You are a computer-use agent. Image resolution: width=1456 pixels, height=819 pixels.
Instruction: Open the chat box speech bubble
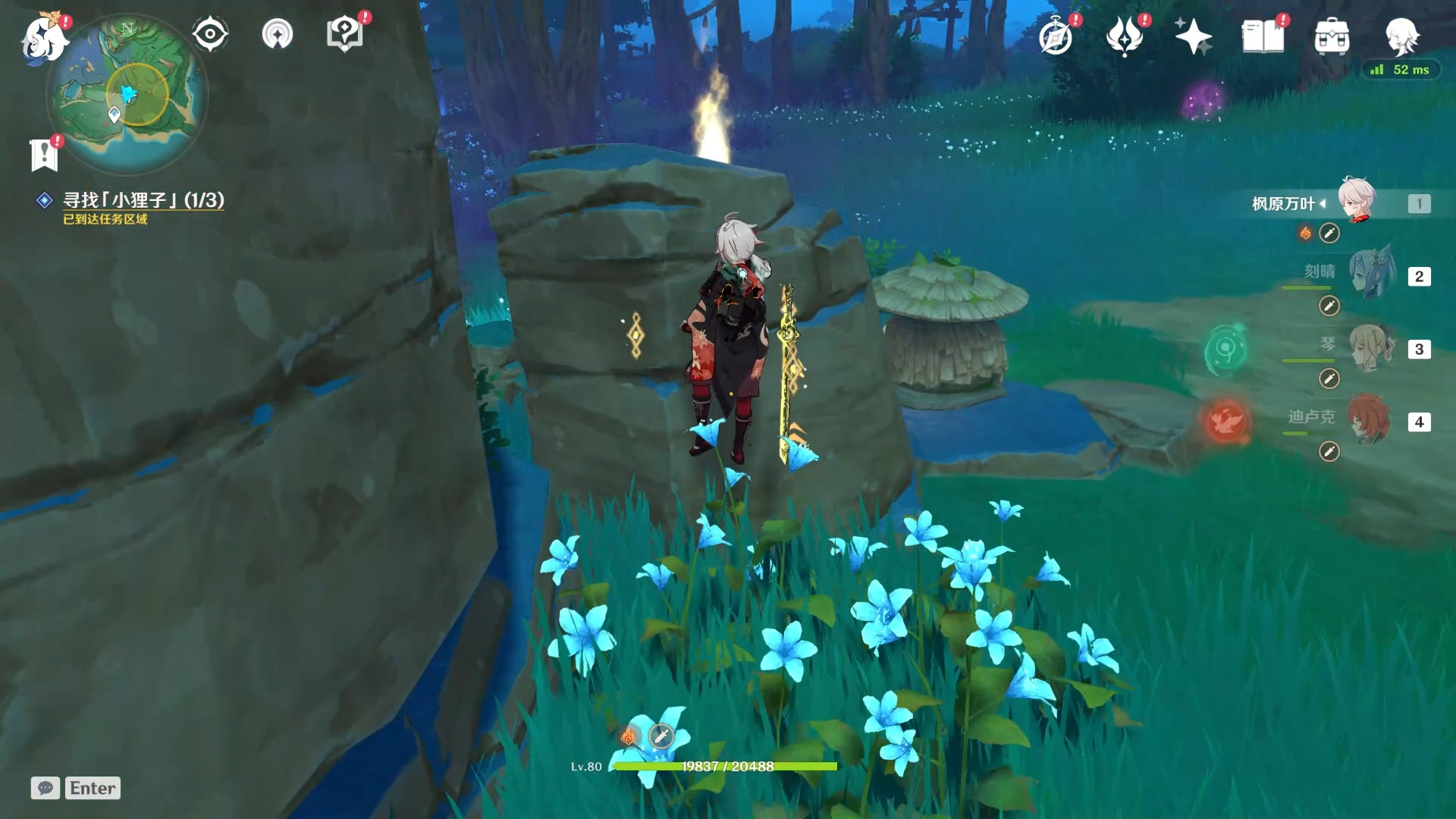pos(45,788)
